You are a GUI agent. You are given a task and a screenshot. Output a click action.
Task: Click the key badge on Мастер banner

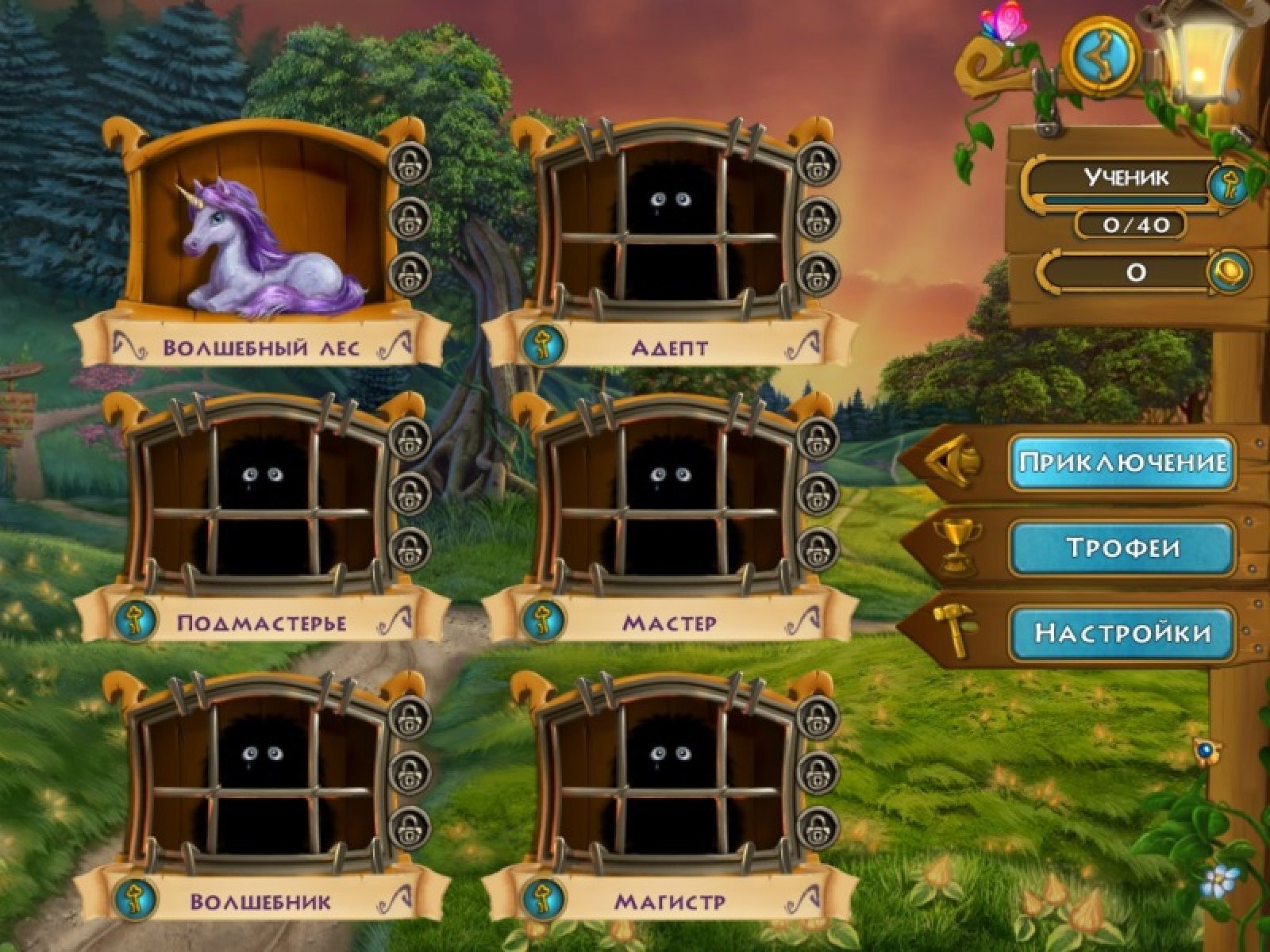pos(545,620)
